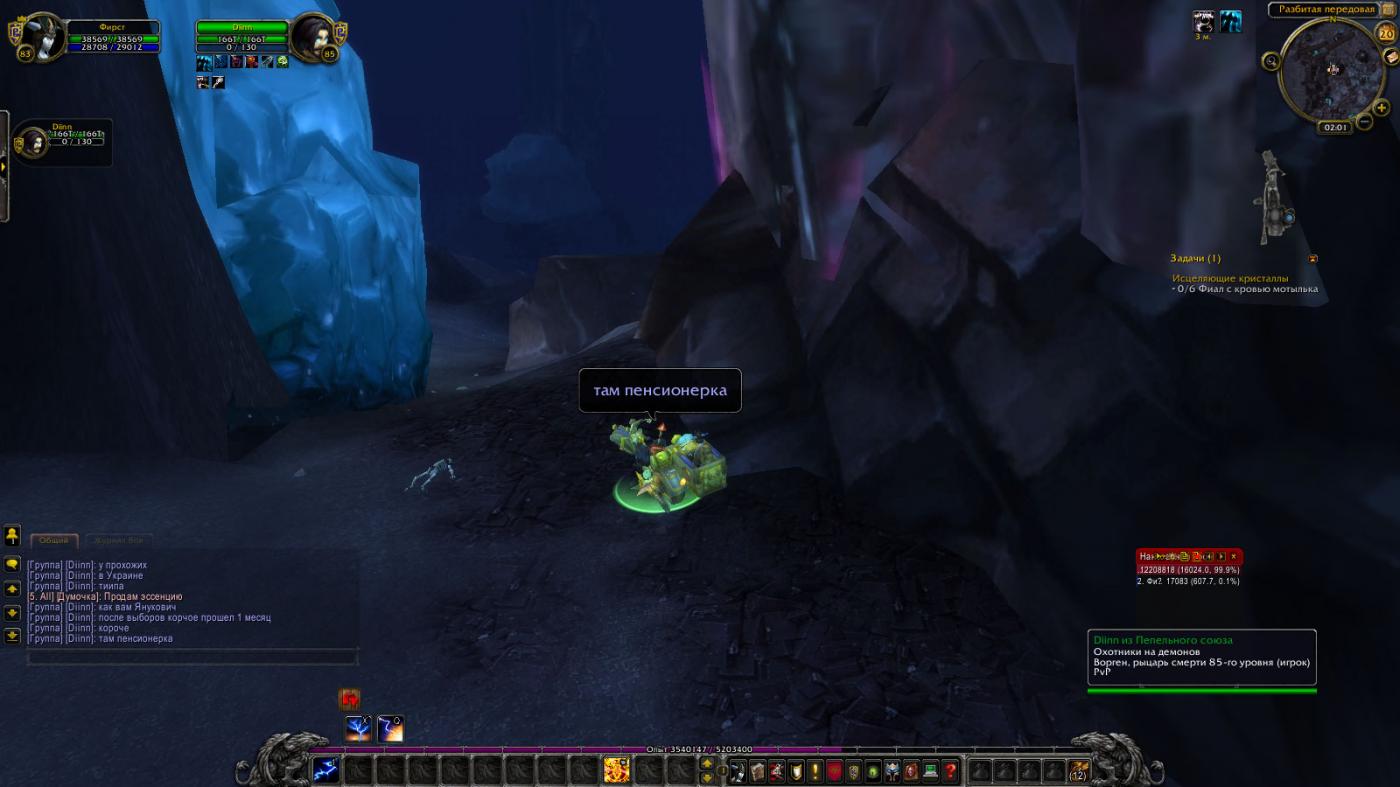Collapse the Задачи objectives tracker

pos(1313,258)
